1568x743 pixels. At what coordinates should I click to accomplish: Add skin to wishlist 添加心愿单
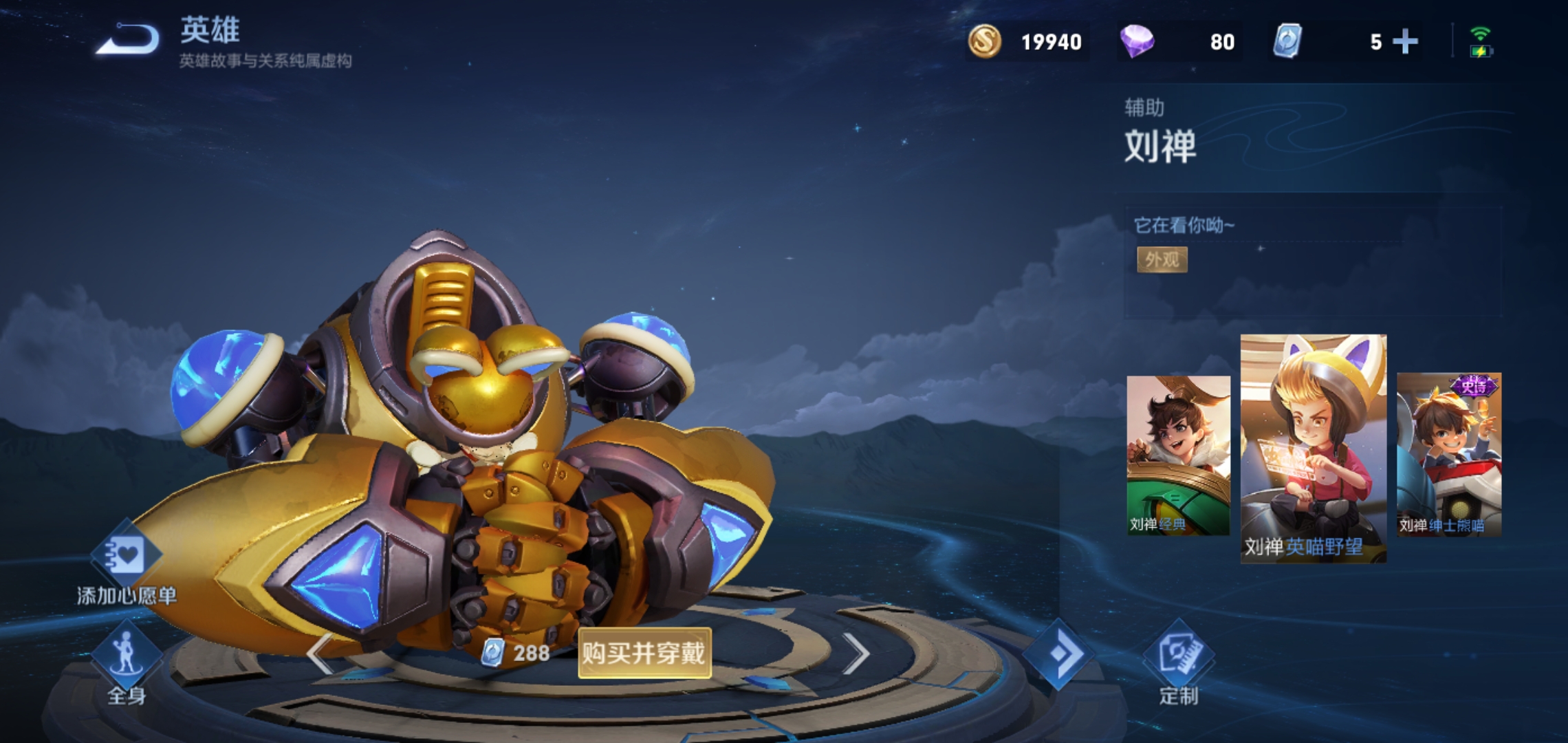(x=126, y=563)
